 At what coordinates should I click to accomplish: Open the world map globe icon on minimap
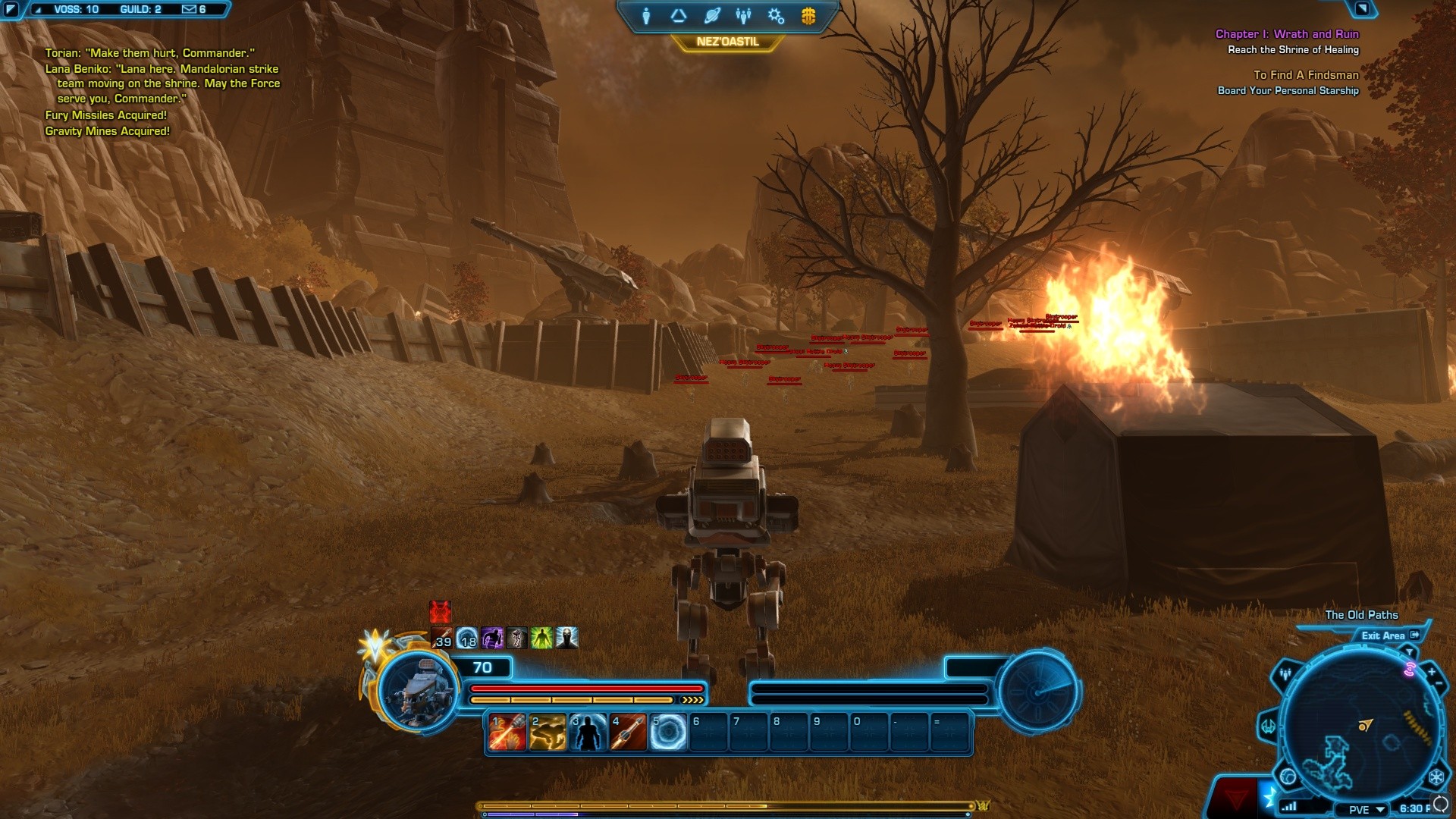(1288, 777)
